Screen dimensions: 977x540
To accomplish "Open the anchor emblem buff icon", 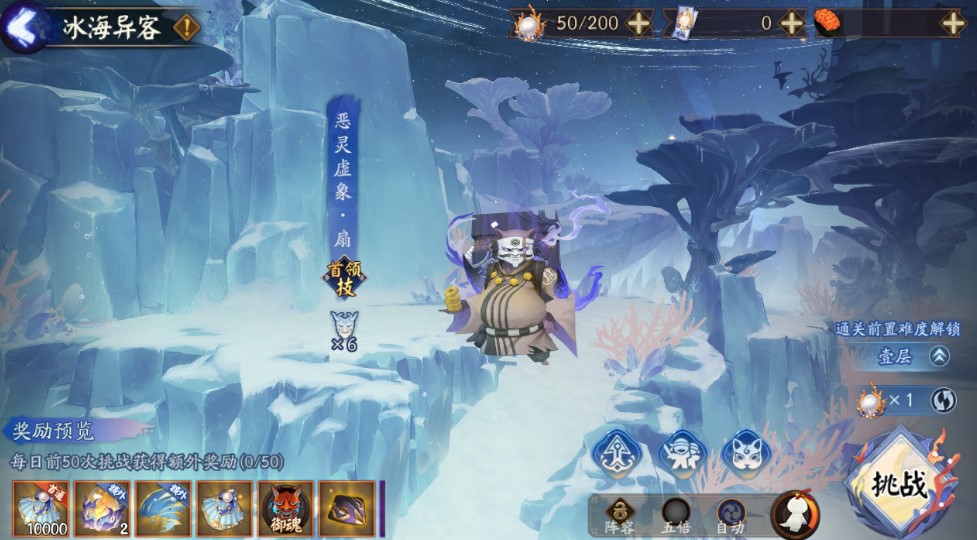I will coord(616,455).
